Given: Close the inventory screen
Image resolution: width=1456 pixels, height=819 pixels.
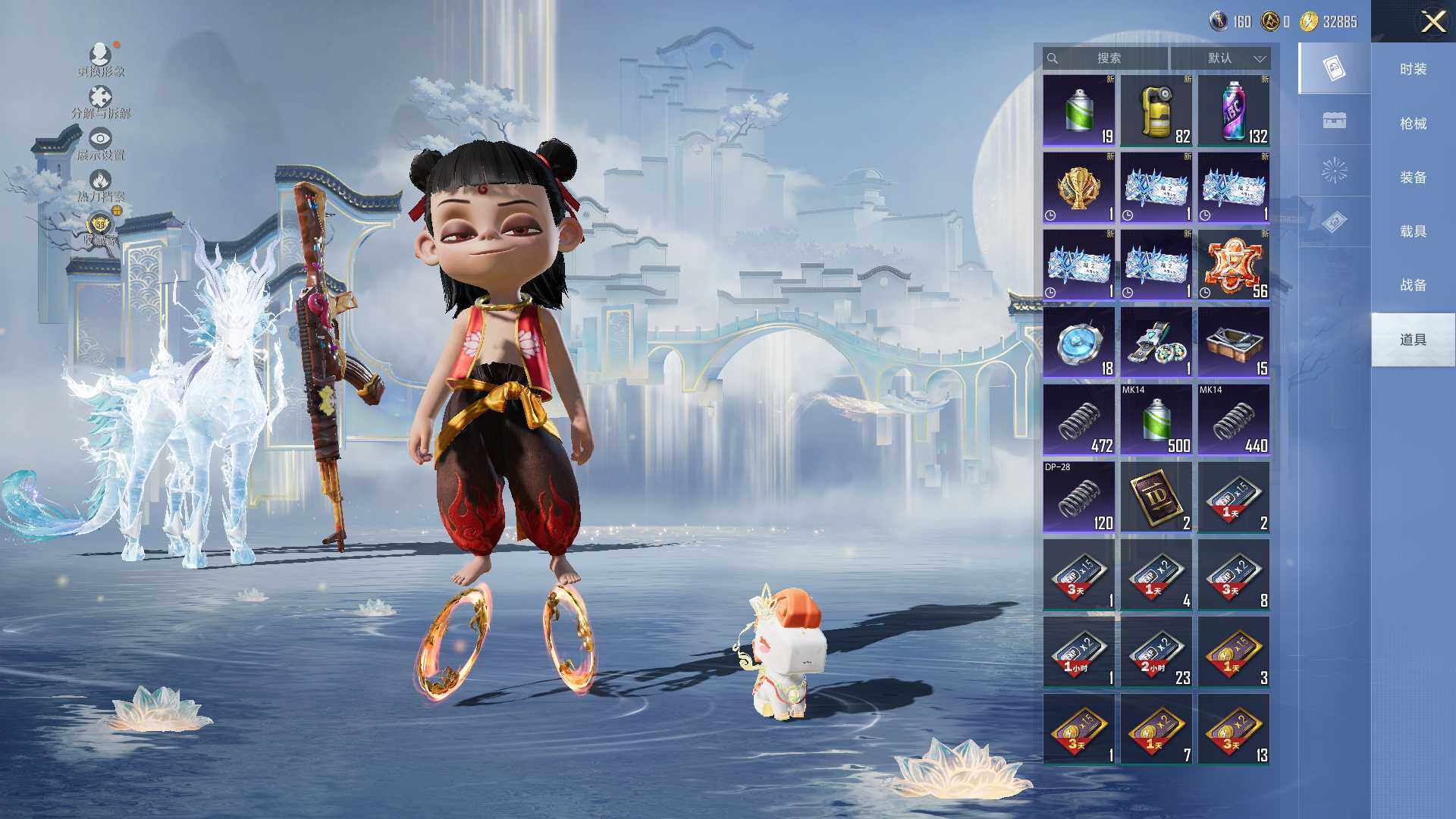Looking at the screenshot, I should click(x=1432, y=21).
